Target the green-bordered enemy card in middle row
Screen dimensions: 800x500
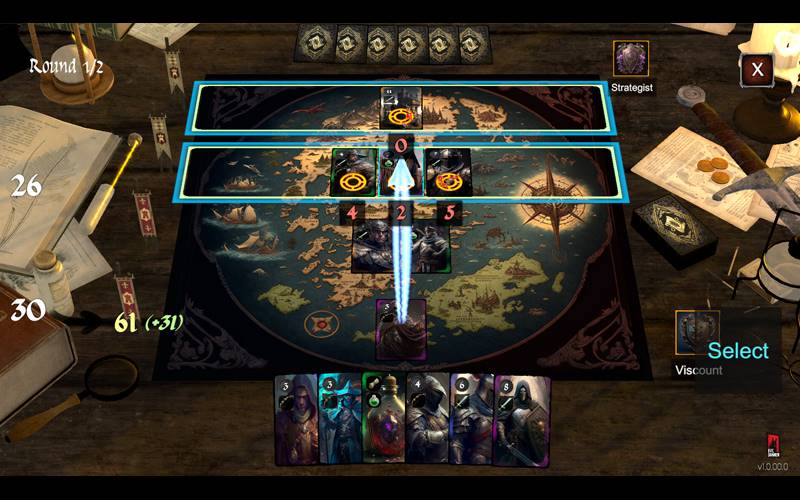click(354, 172)
